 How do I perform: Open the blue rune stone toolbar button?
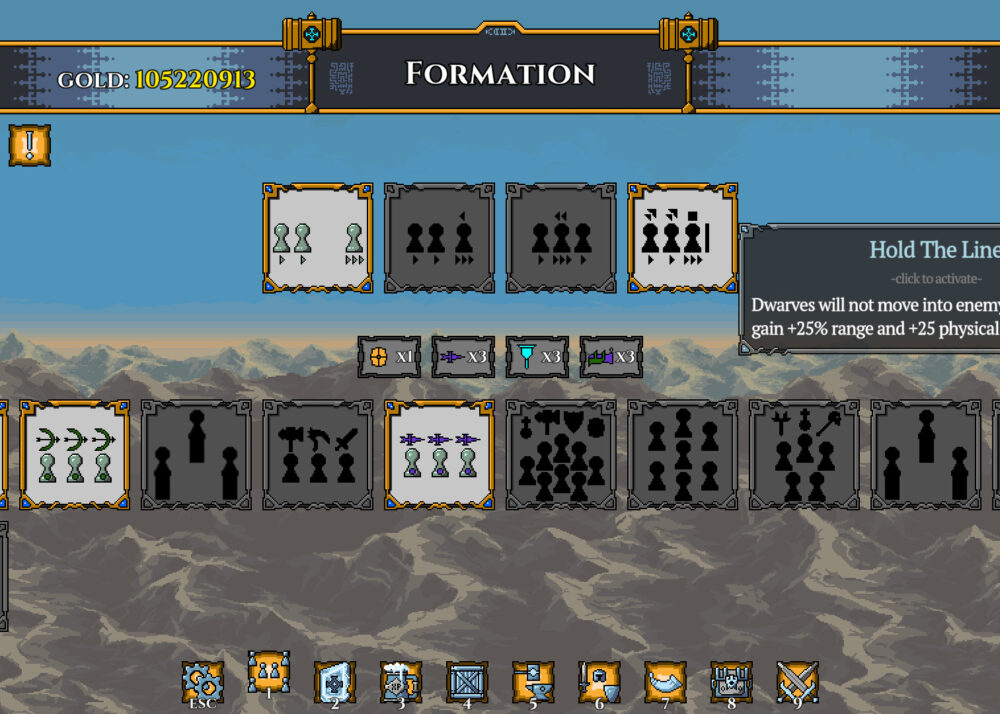click(335, 682)
